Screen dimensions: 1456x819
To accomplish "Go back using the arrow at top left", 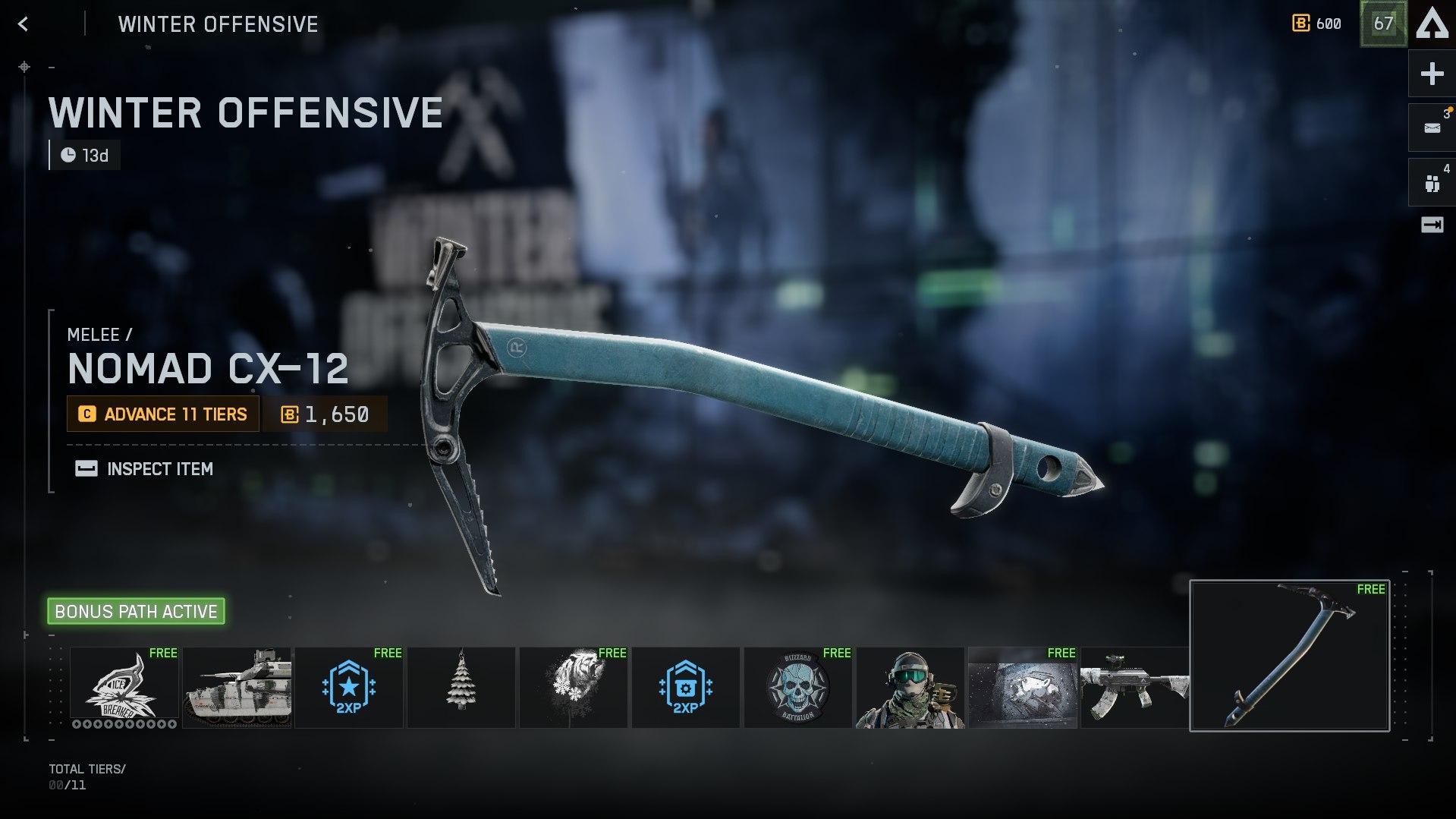I will (24, 24).
